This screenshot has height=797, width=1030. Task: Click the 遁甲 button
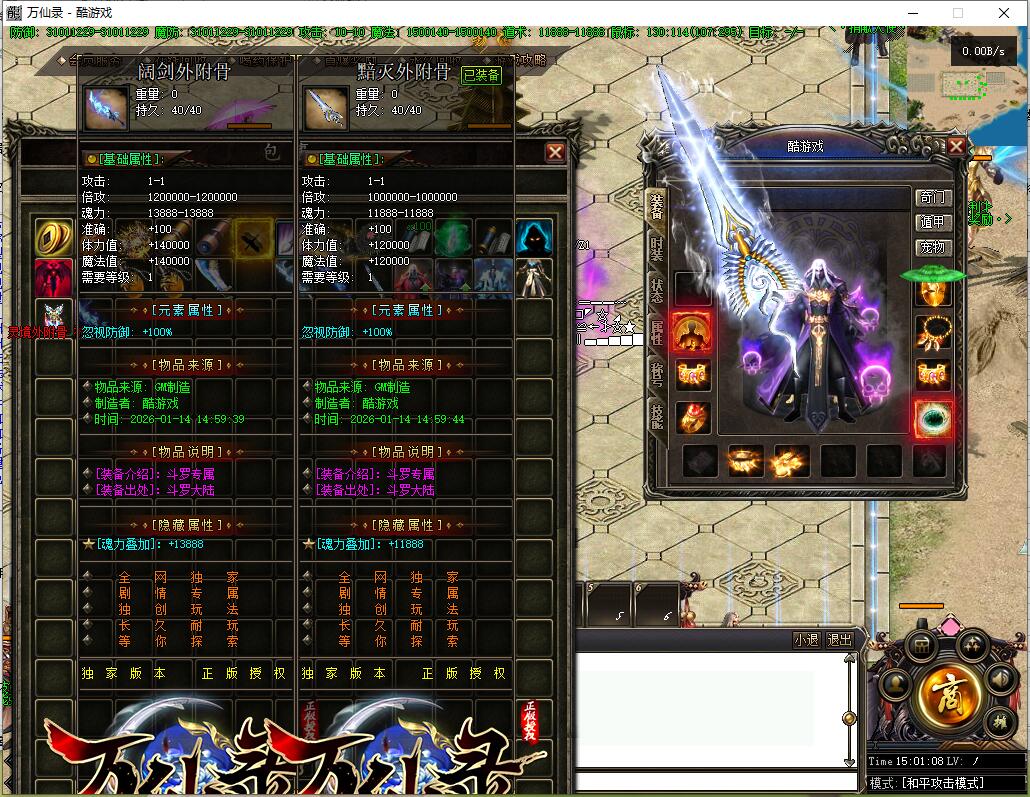[x=932, y=222]
